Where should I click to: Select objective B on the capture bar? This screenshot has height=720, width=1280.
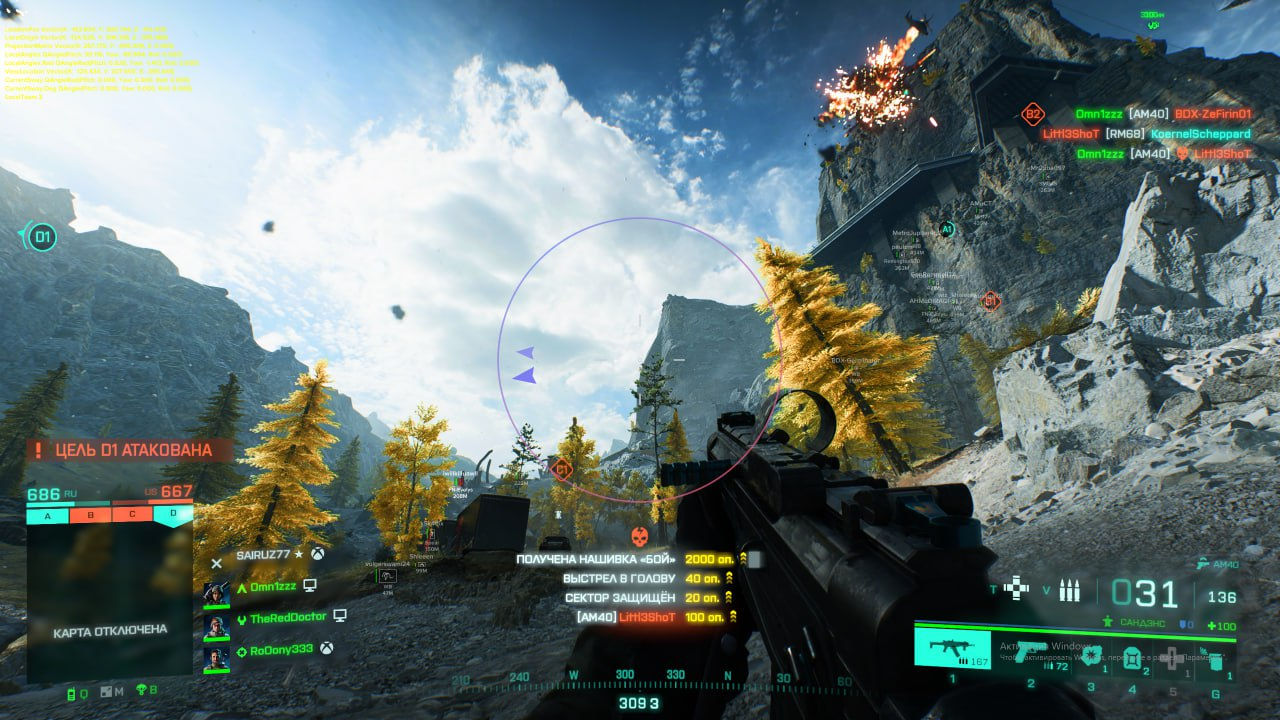(x=90, y=516)
